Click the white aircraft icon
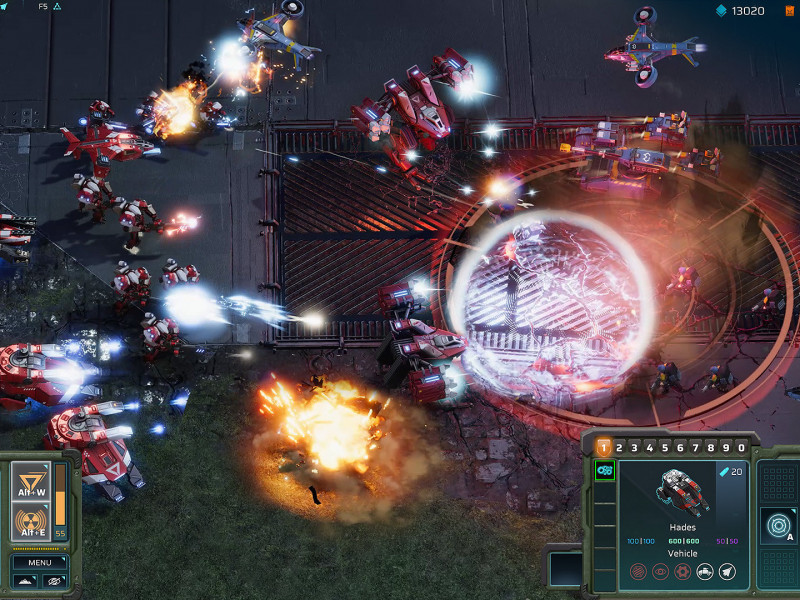The width and height of the screenshot is (800, 600). [x=727, y=572]
